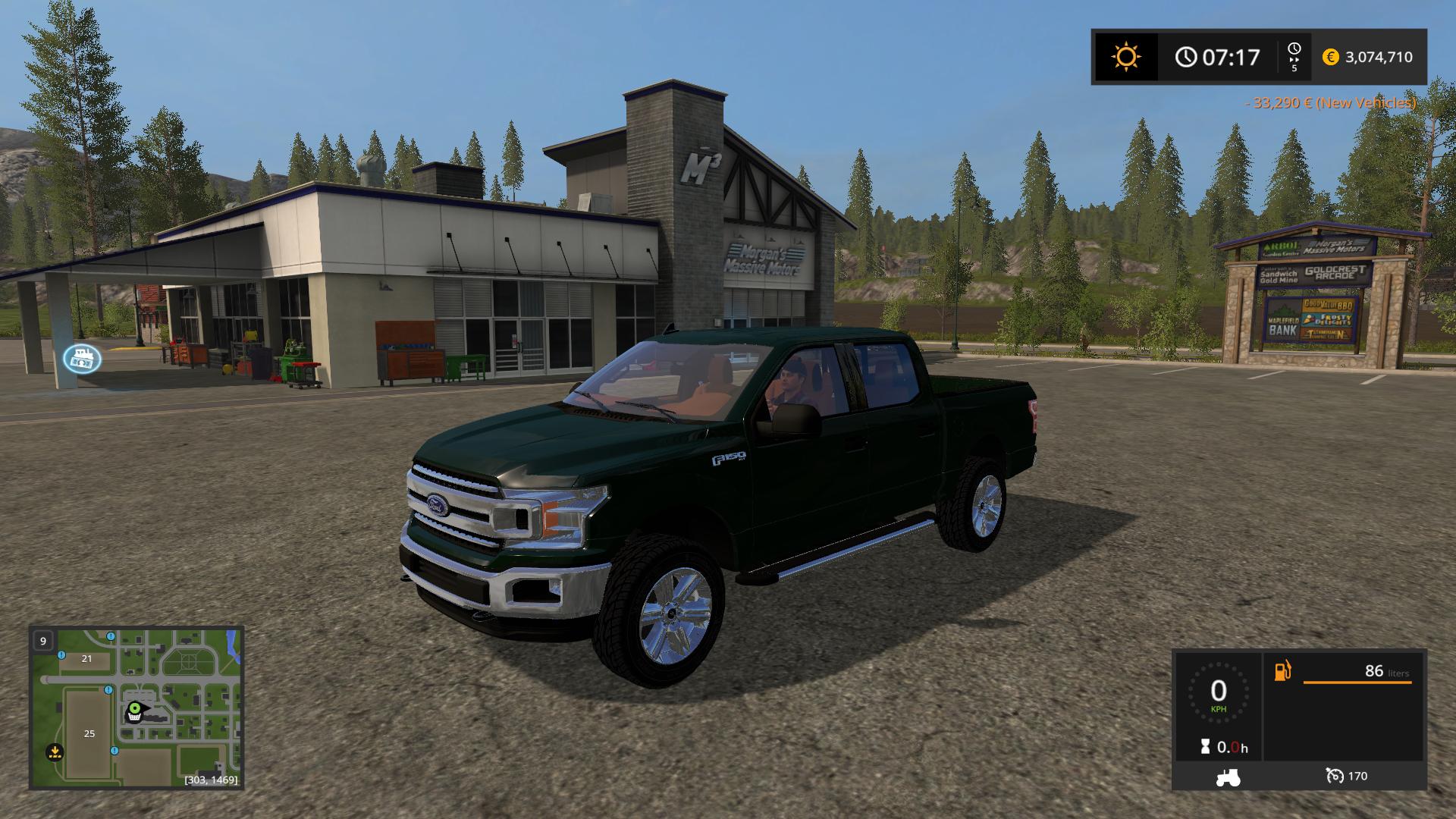Click the sunny weather icon
This screenshot has width=1456, height=819.
(x=1125, y=57)
